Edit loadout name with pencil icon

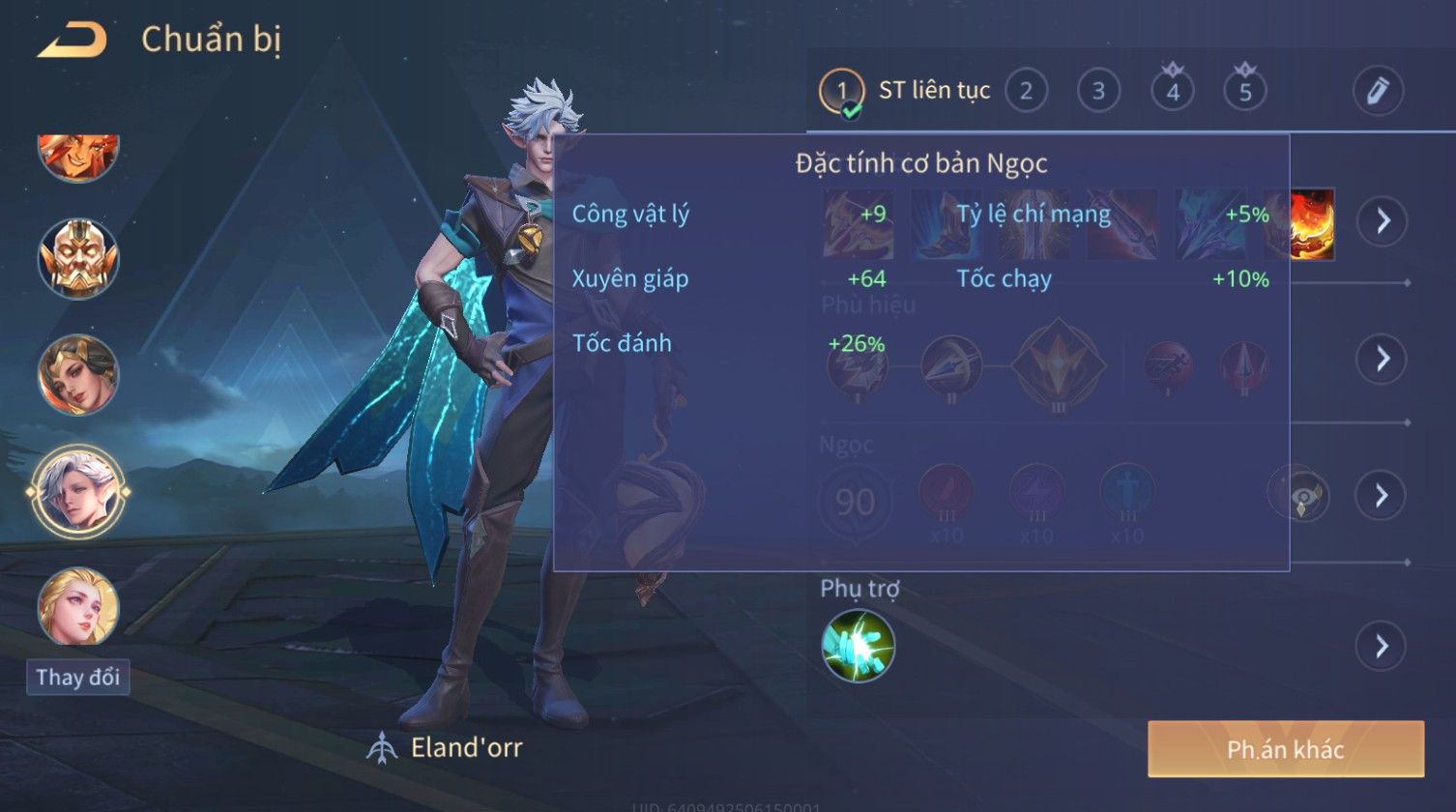pyautogui.click(x=1378, y=91)
